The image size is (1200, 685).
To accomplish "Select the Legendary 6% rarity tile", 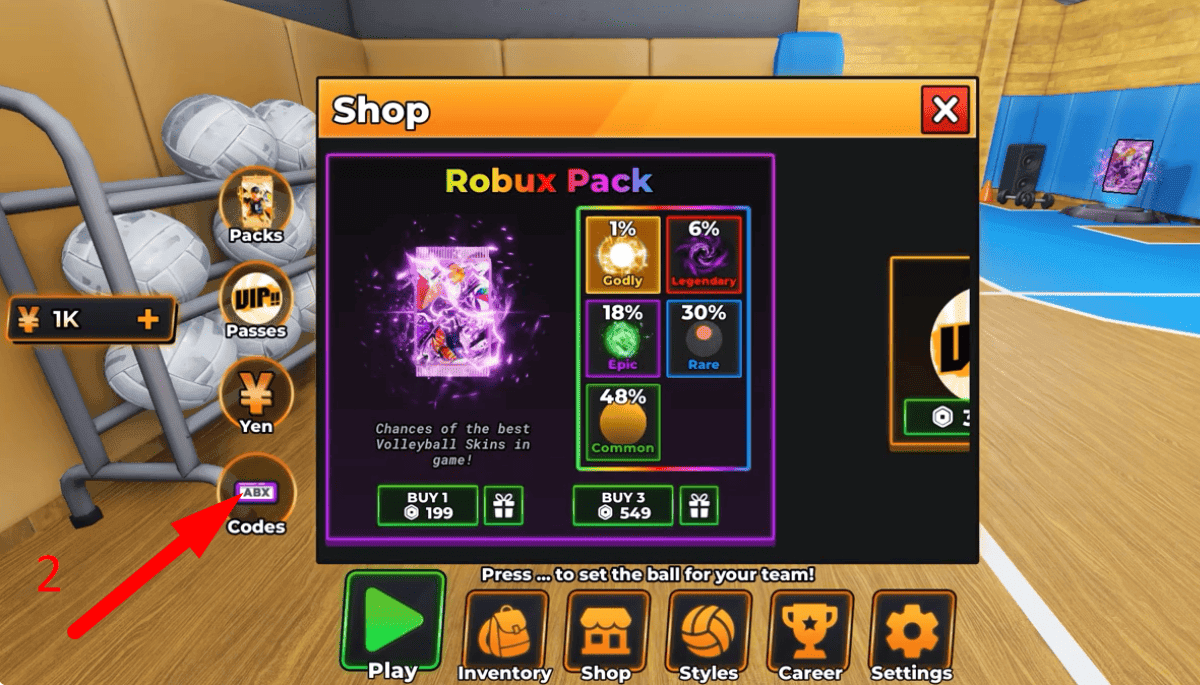I will tap(704, 254).
